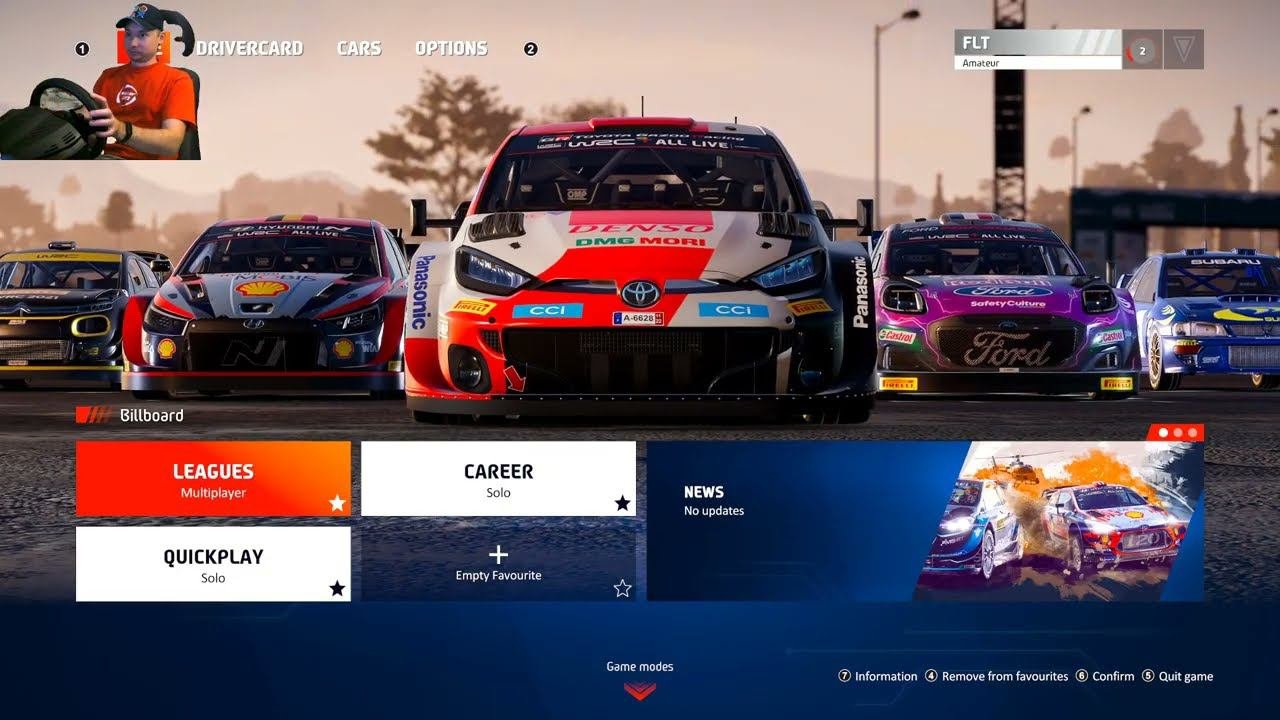
Task: Choose the Quickplay solo tile
Action: (212, 564)
